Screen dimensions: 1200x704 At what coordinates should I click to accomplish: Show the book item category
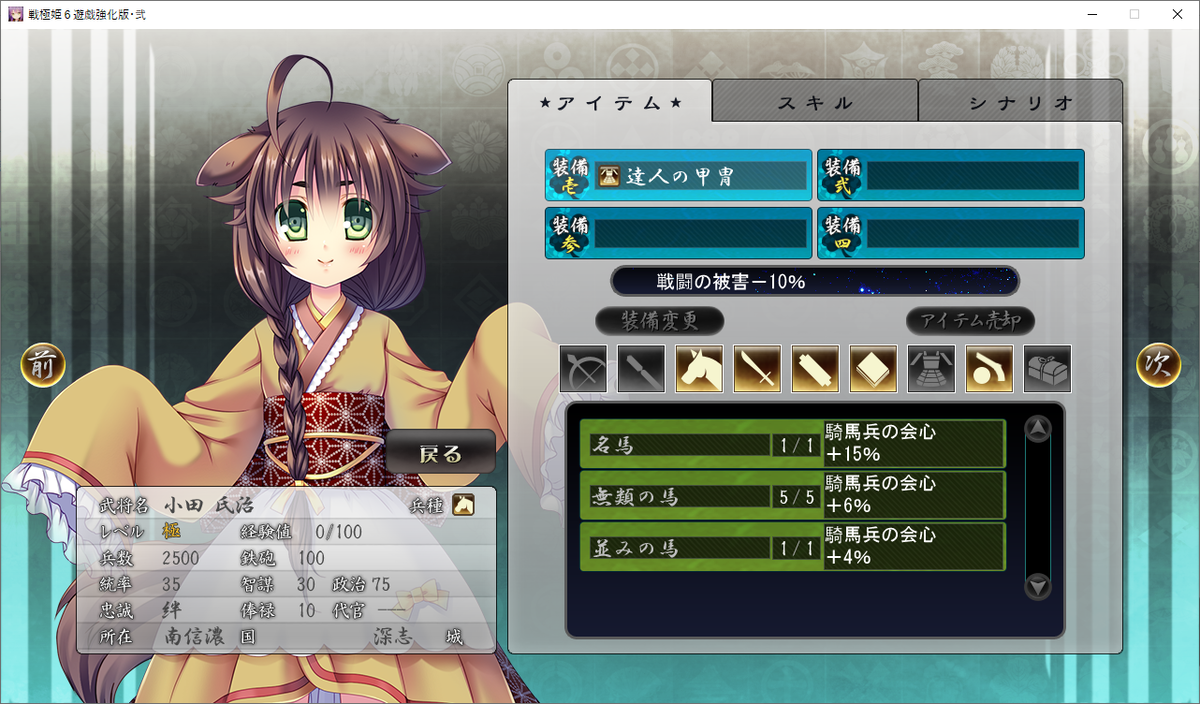point(874,369)
